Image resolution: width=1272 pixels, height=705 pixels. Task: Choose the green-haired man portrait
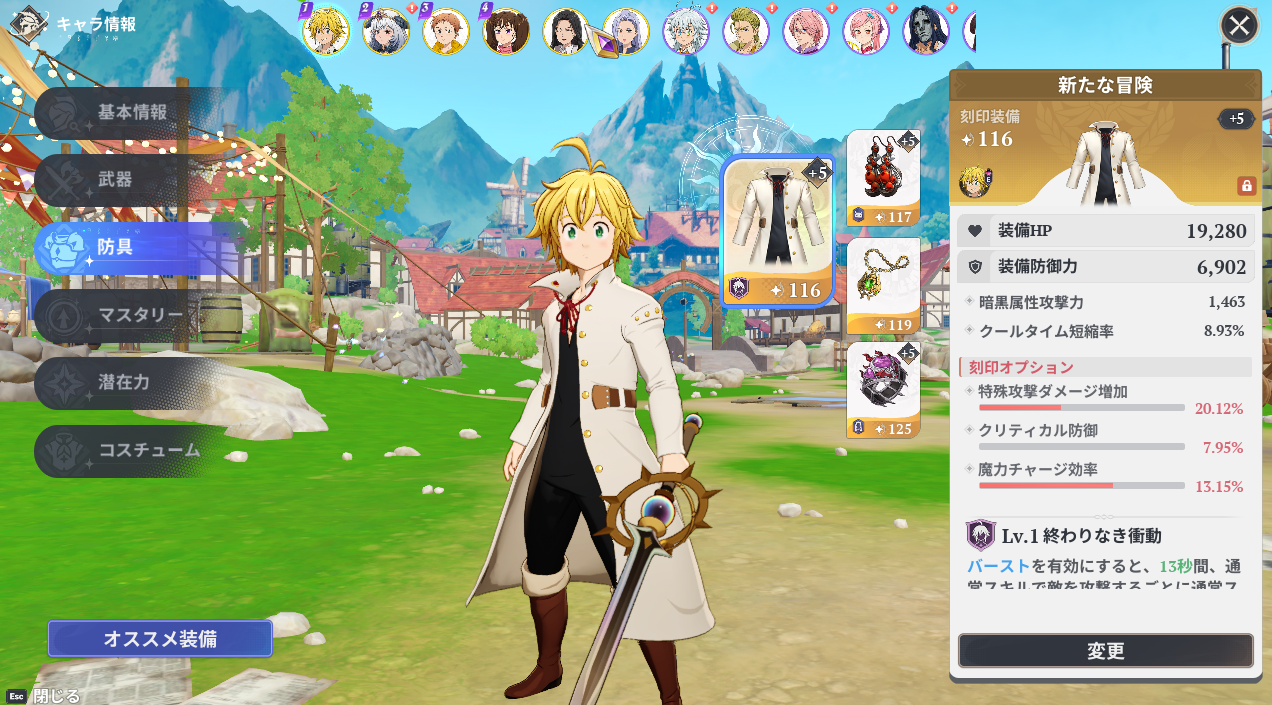746,30
